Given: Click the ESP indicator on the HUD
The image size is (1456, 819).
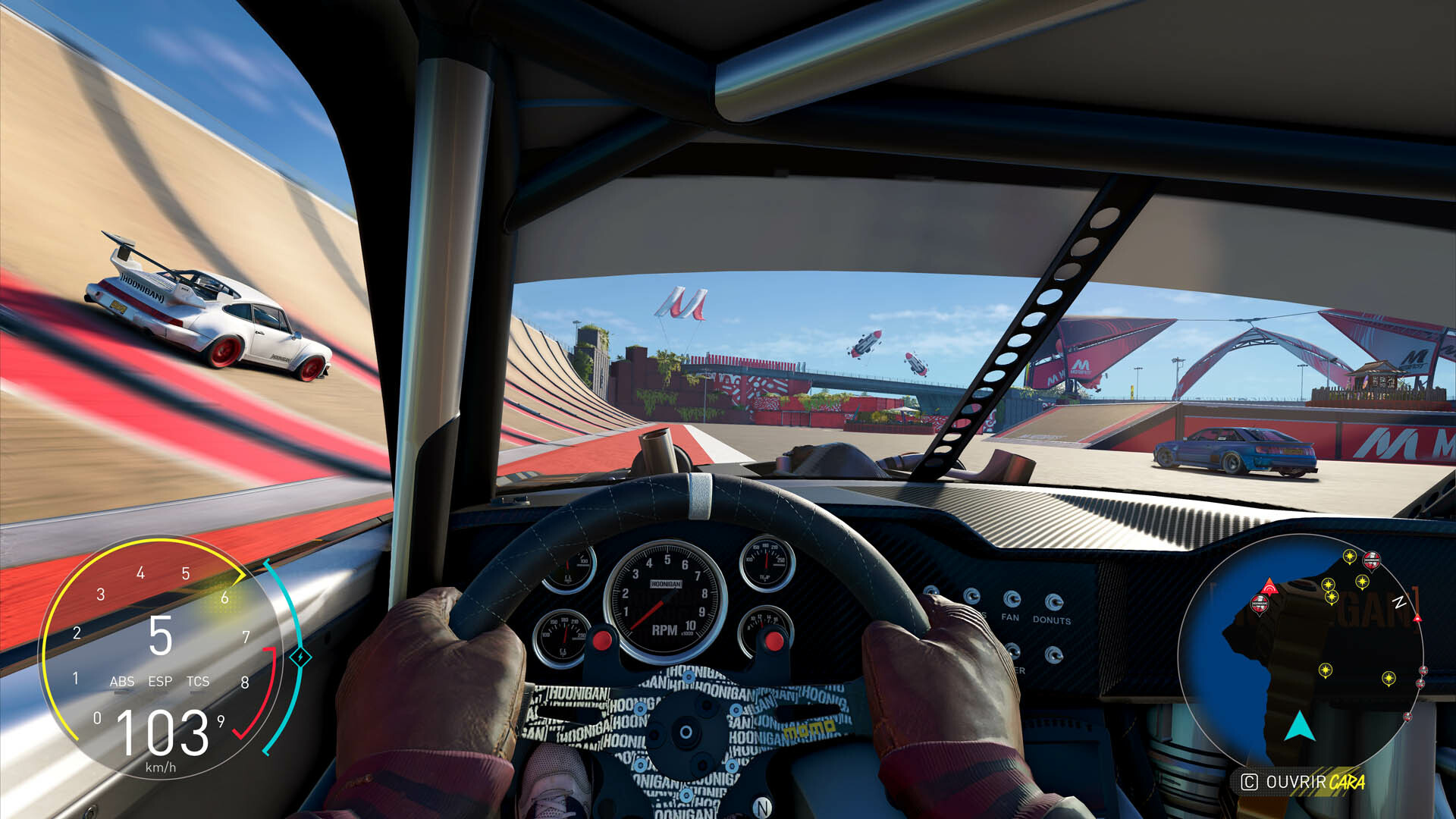Looking at the screenshot, I should coord(161,681).
